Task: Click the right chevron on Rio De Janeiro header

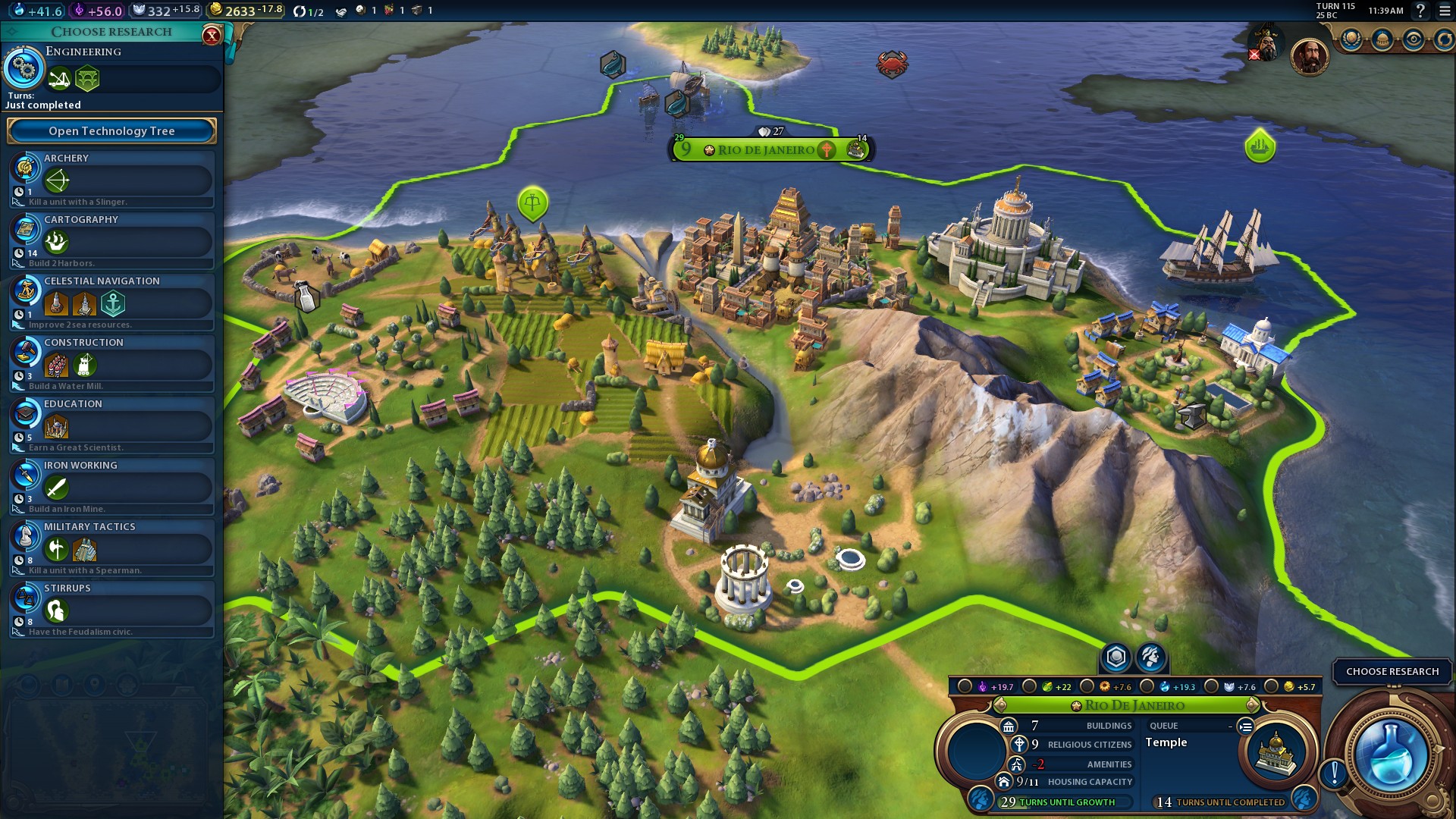Action: (1251, 705)
